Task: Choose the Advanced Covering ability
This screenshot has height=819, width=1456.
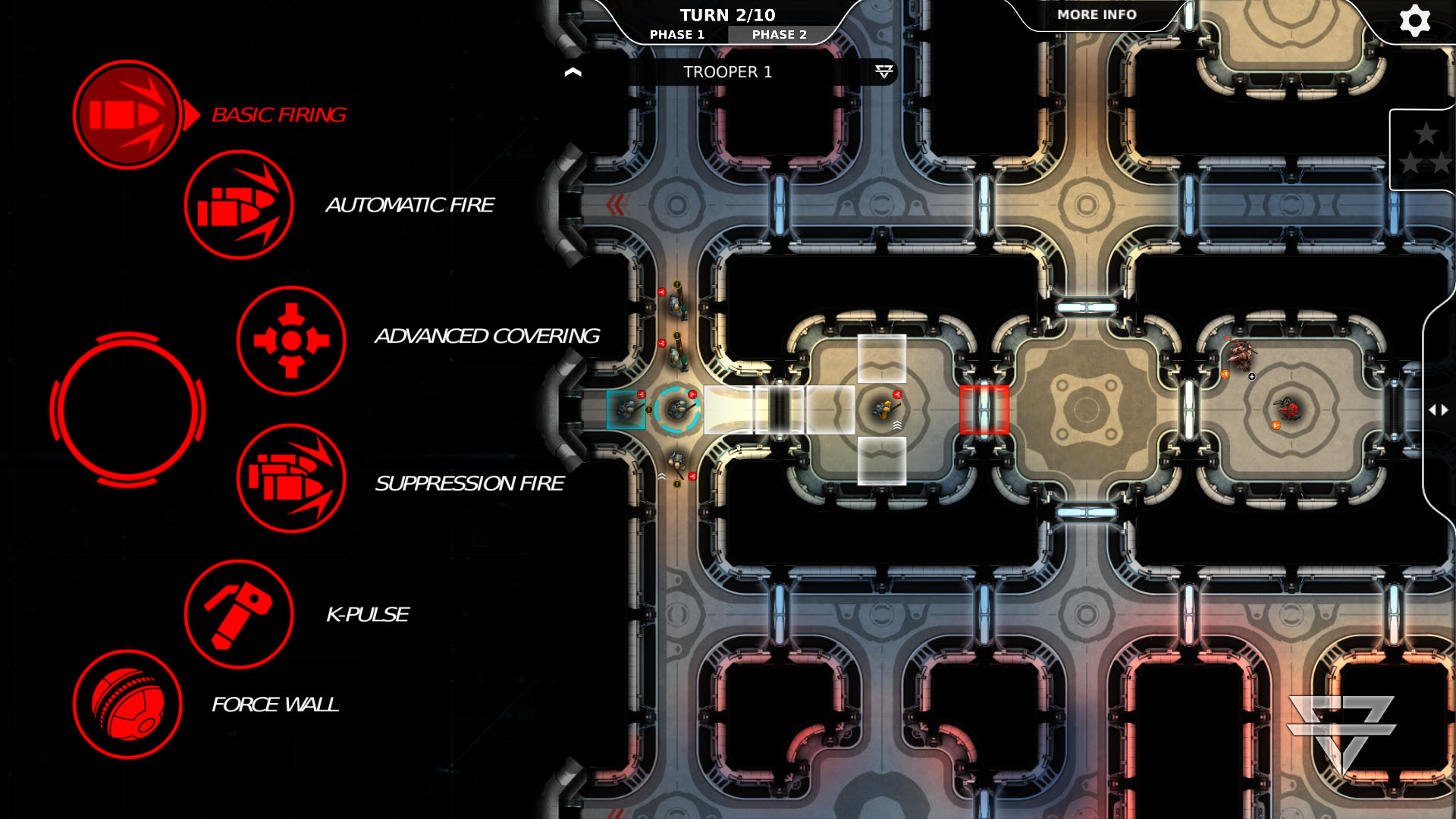Action: pos(290,340)
